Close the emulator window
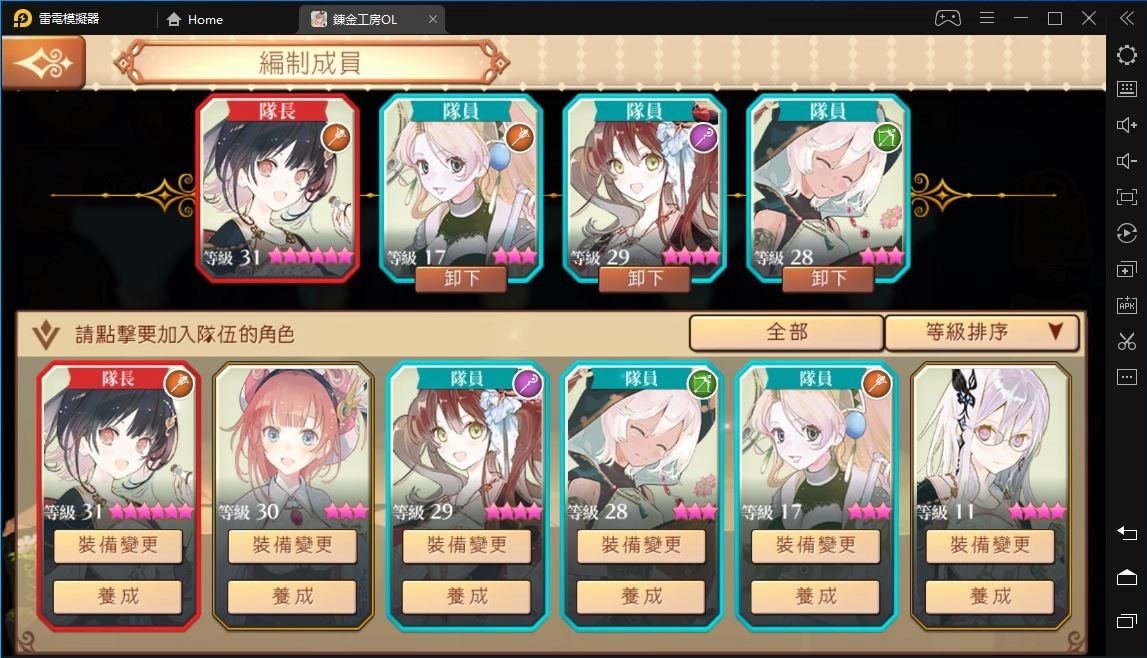1147x658 pixels. pyautogui.click(x=1088, y=18)
